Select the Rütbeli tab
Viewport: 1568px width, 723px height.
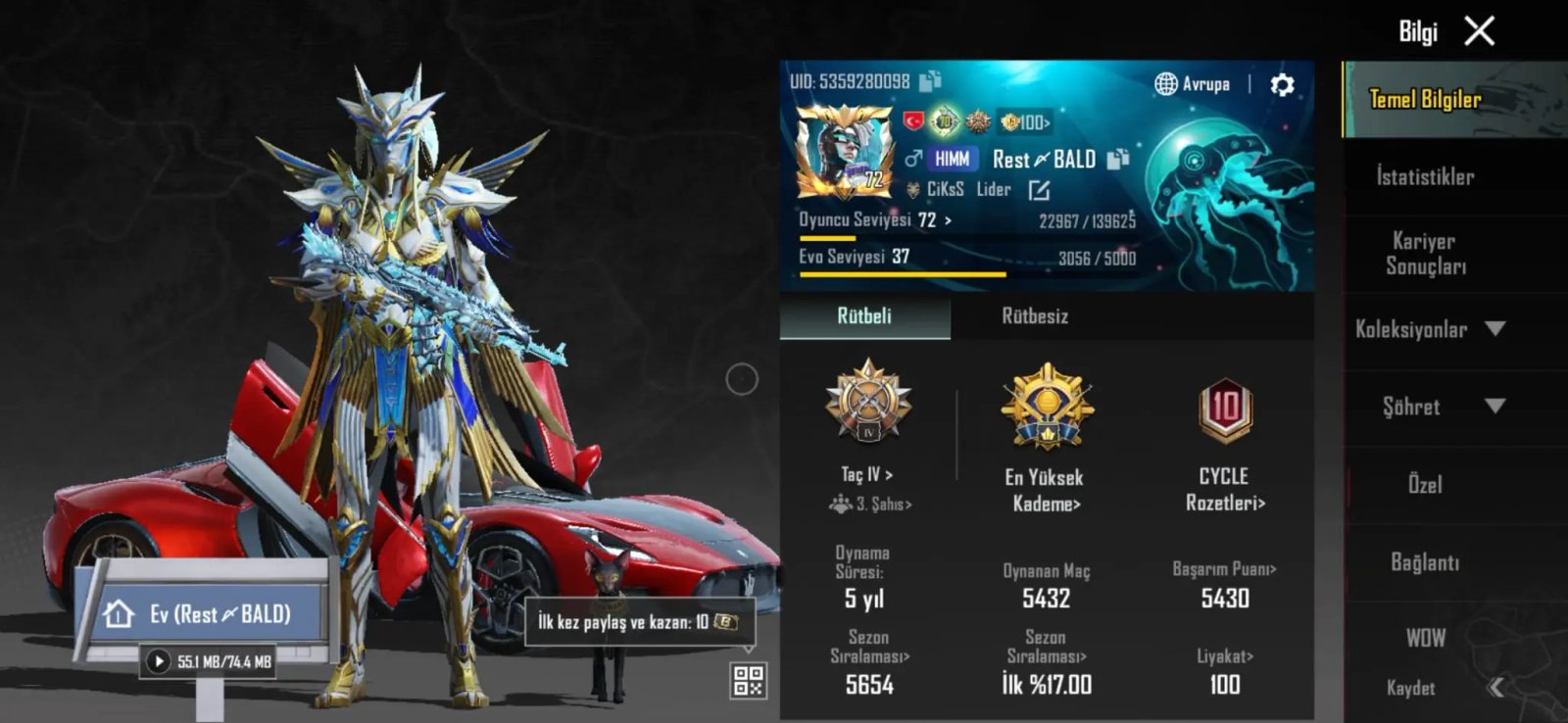[x=864, y=316]
